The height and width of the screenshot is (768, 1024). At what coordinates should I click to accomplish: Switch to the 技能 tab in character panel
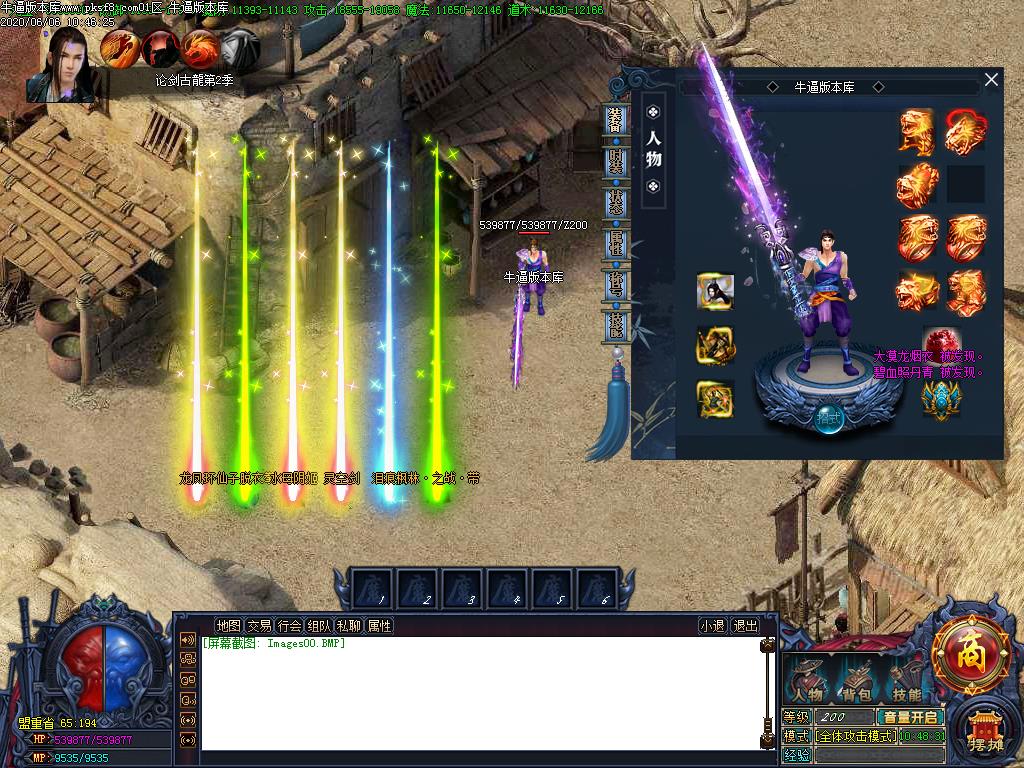coord(617,326)
